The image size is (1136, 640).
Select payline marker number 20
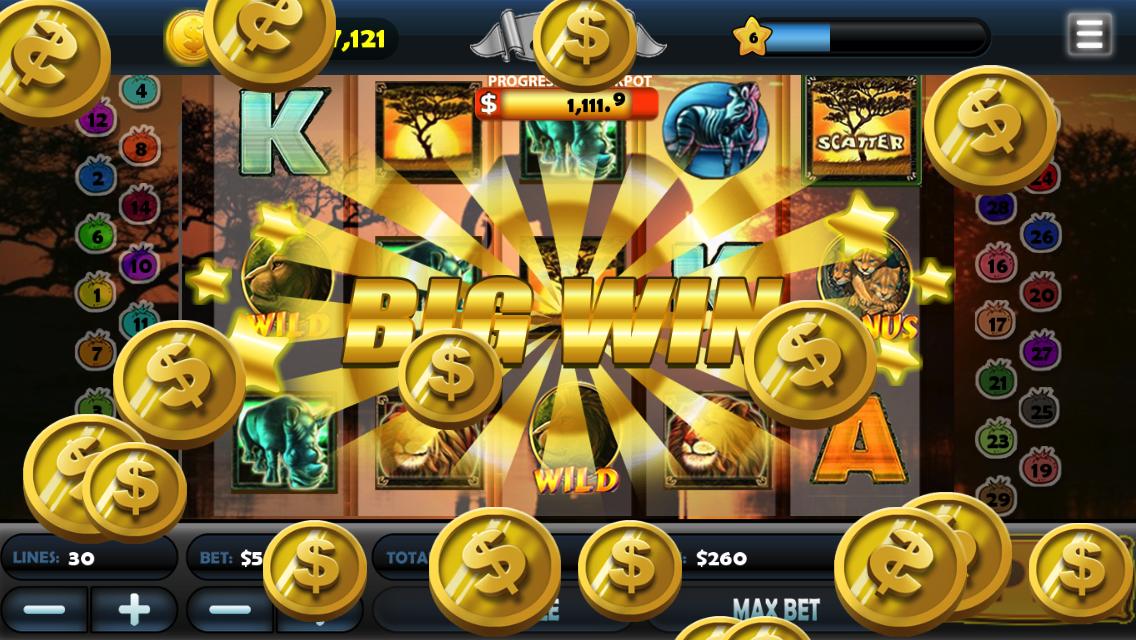click(x=1041, y=295)
